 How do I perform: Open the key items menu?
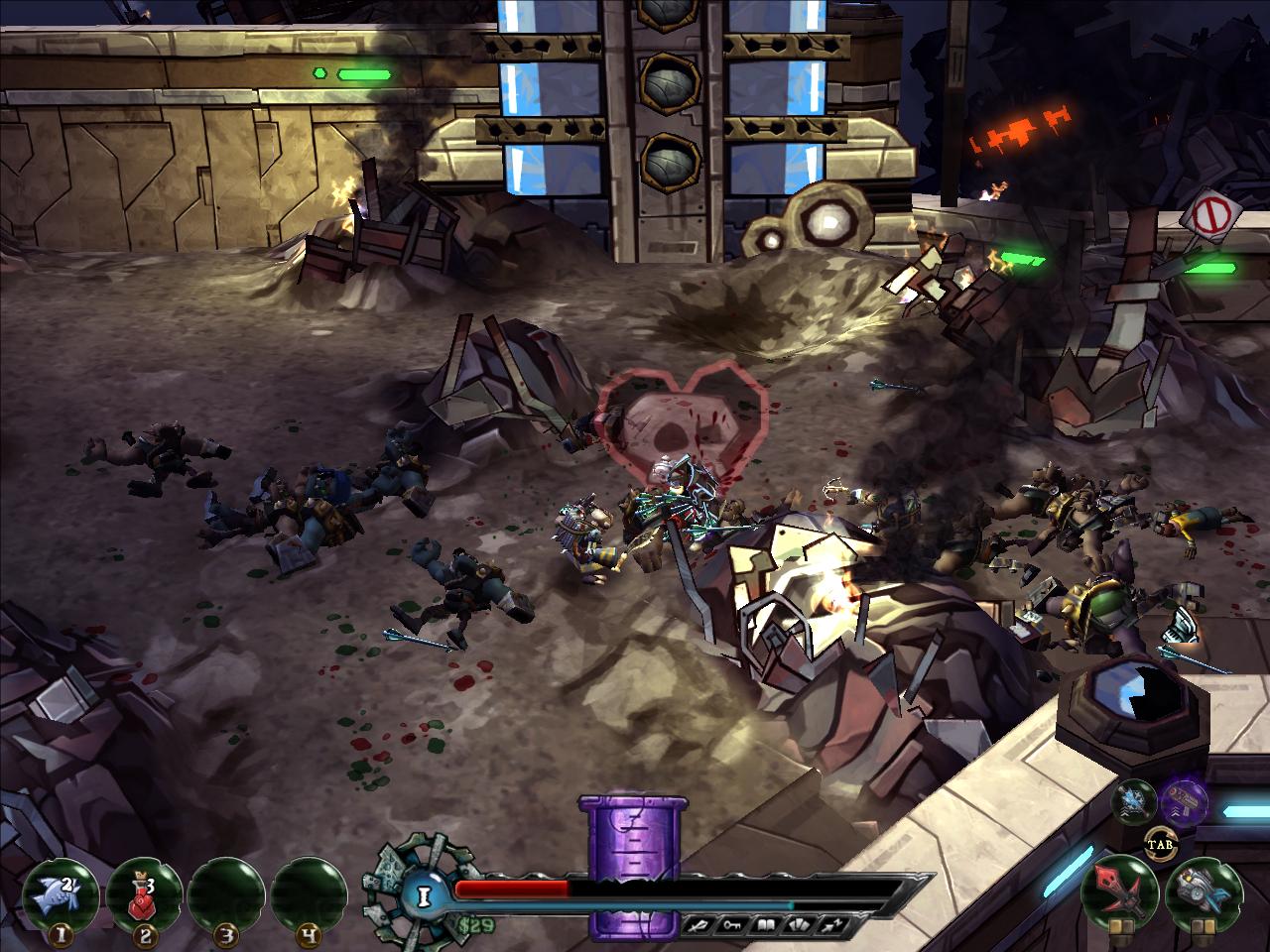pyautogui.click(x=730, y=926)
